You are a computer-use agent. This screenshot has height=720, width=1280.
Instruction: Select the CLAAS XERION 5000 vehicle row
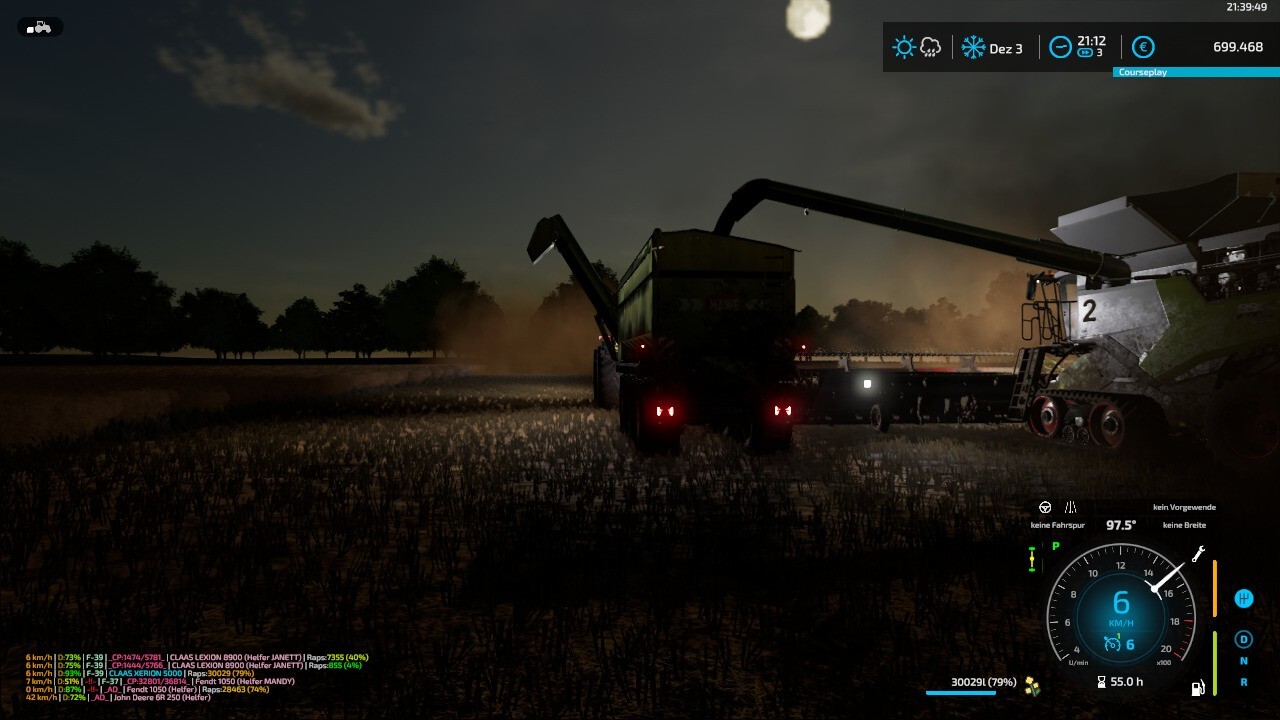point(145,674)
